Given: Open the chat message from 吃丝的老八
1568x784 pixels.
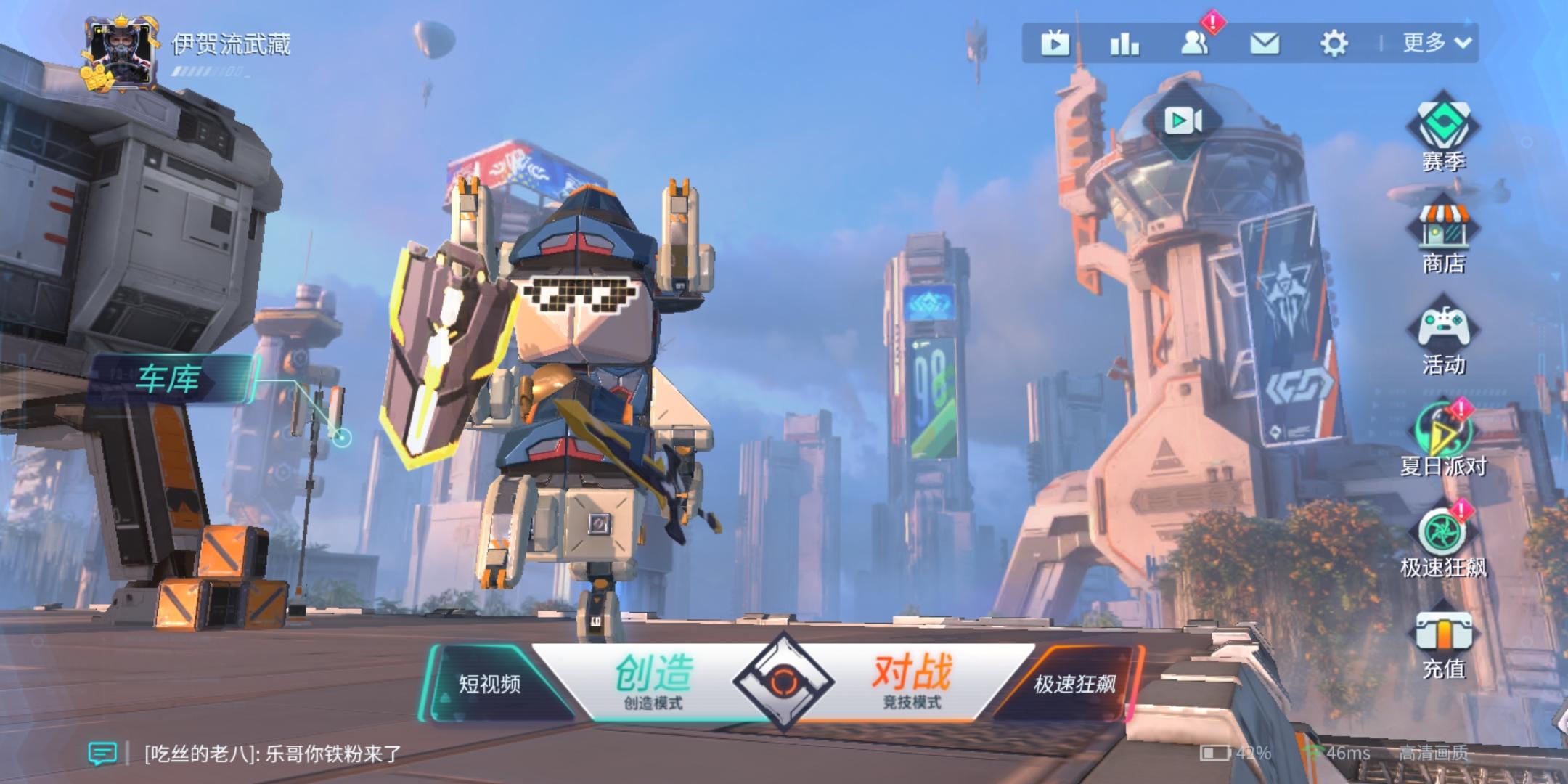Looking at the screenshot, I should [269, 754].
